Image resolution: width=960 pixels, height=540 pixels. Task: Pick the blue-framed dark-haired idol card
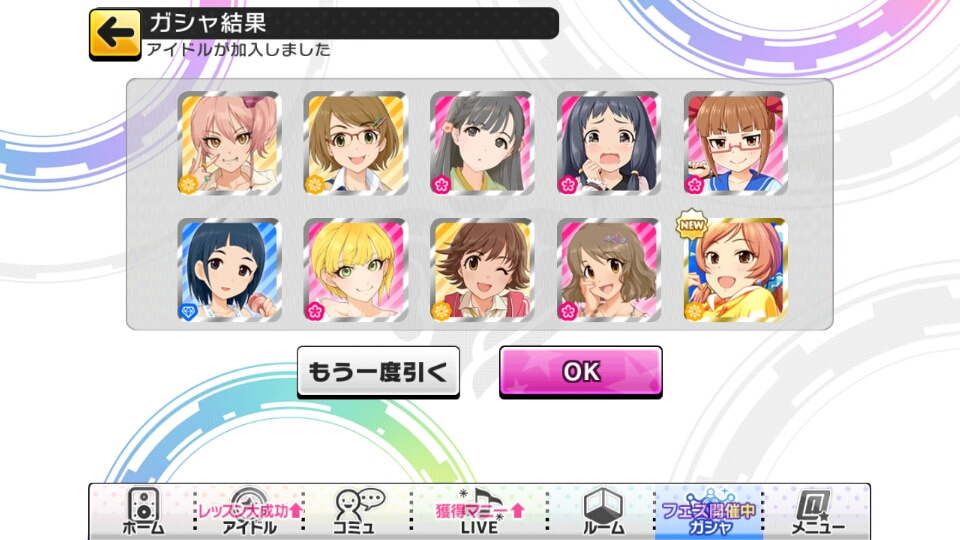coord(230,270)
